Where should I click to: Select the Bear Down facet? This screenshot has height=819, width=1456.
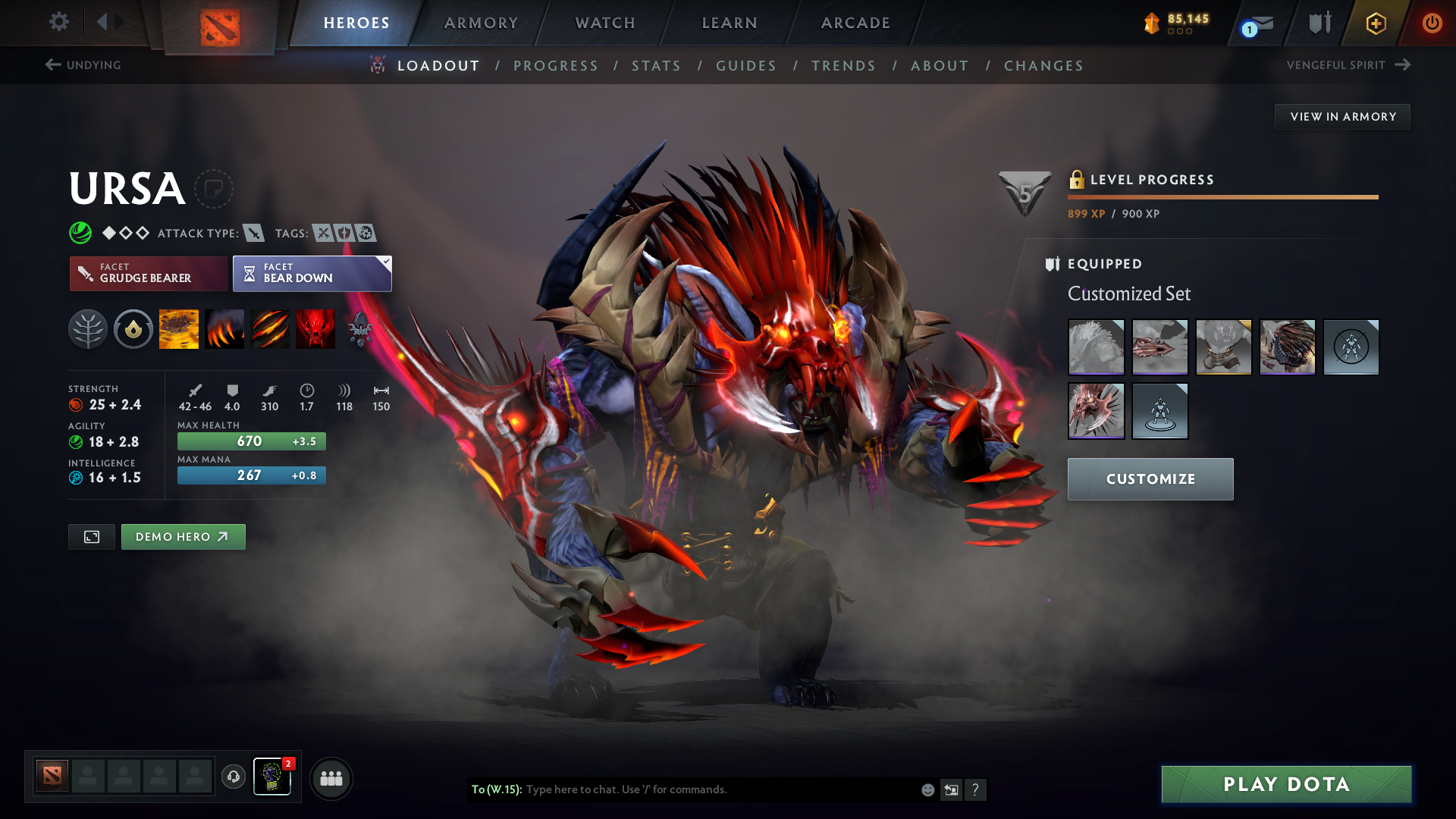point(312,273)
